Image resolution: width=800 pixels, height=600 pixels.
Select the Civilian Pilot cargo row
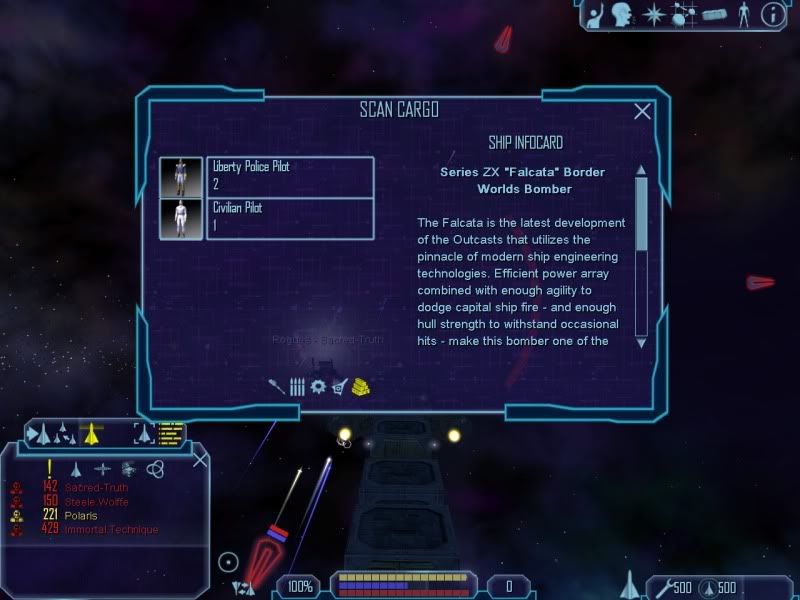pos(290,218)
